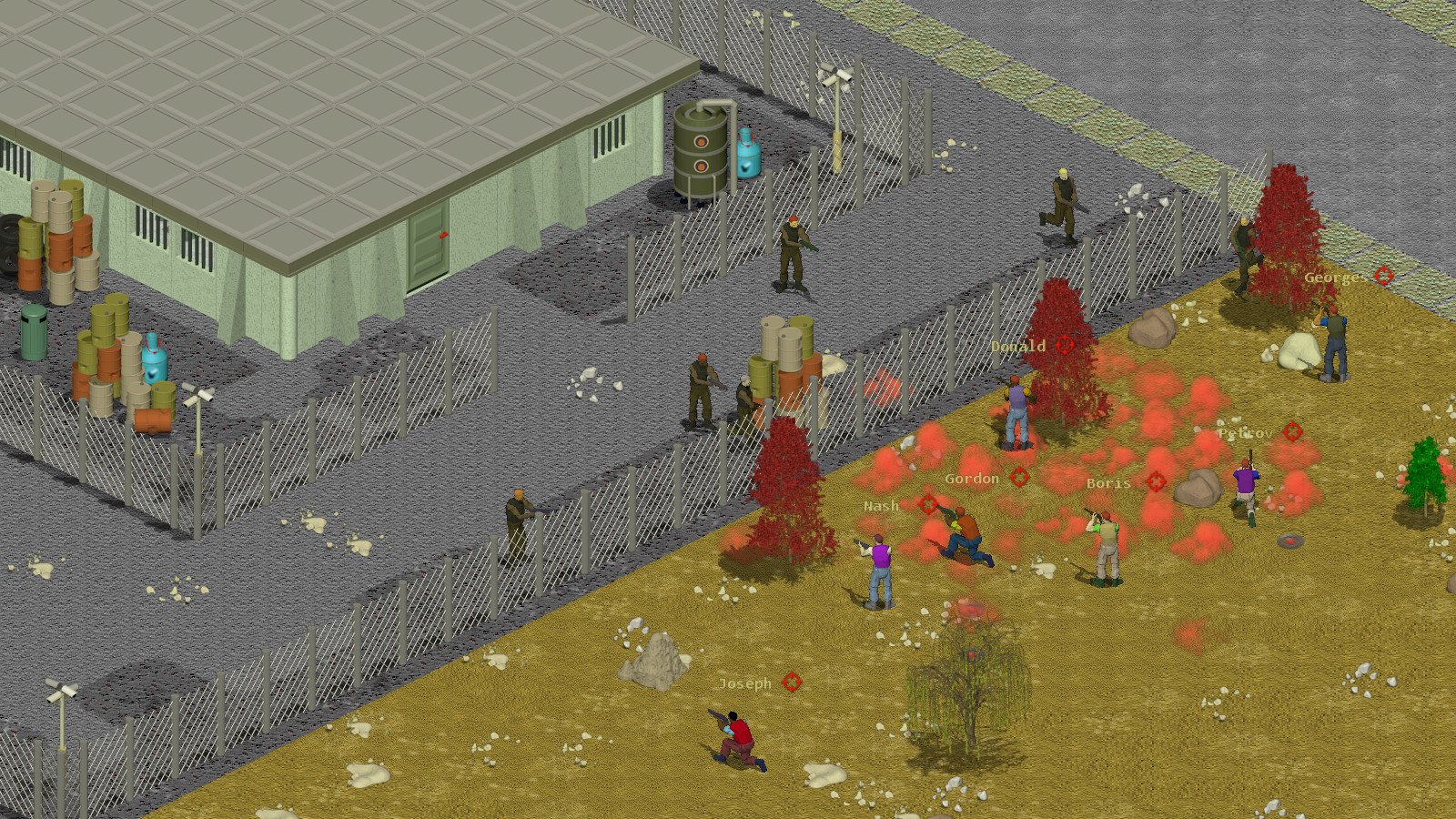Viewport: 1456px width, 819px height.
Task: Click the "Donald" name label
Action: click(1017, 346)
